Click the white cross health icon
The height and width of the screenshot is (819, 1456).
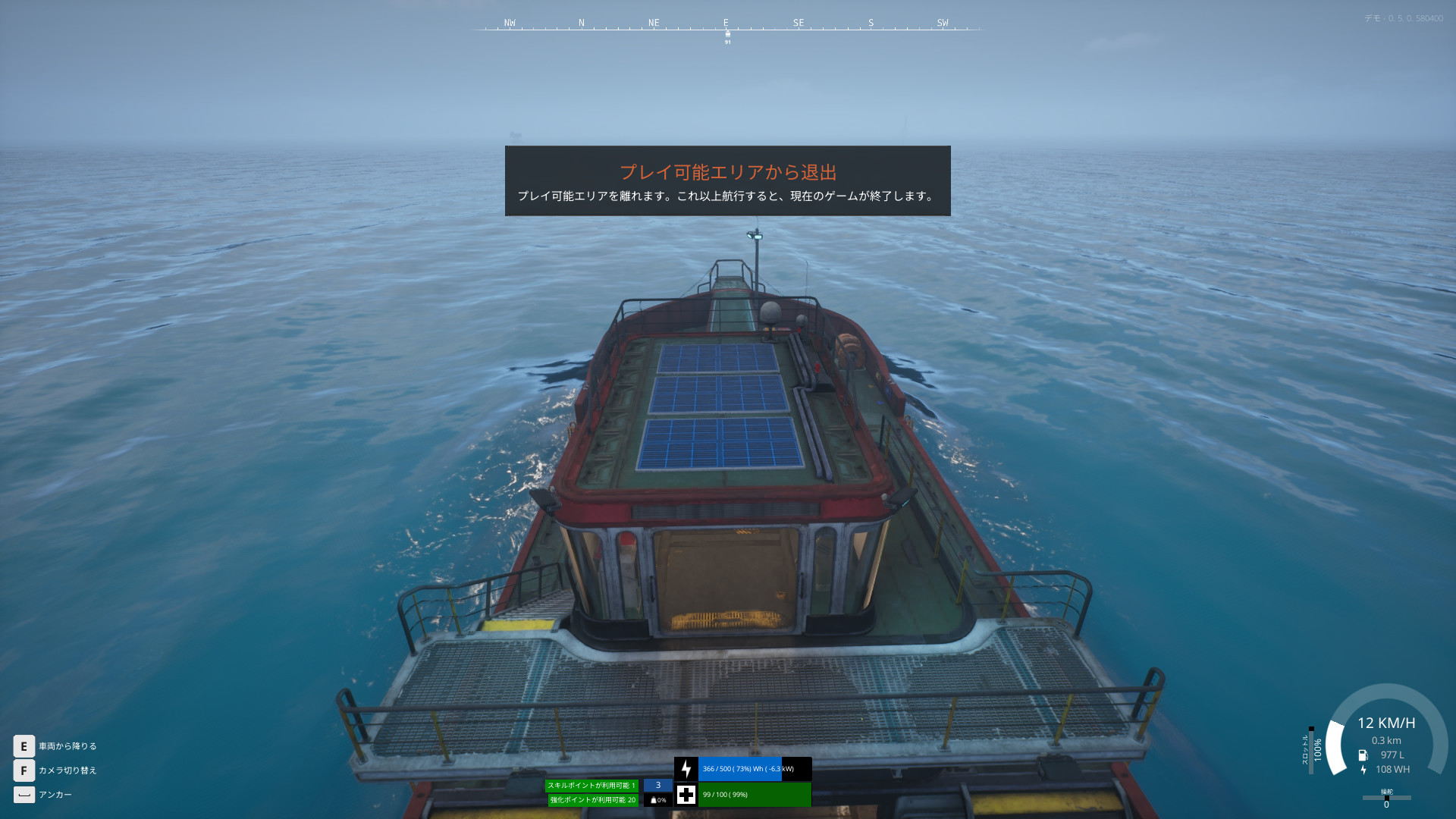(x=686, y=795)
